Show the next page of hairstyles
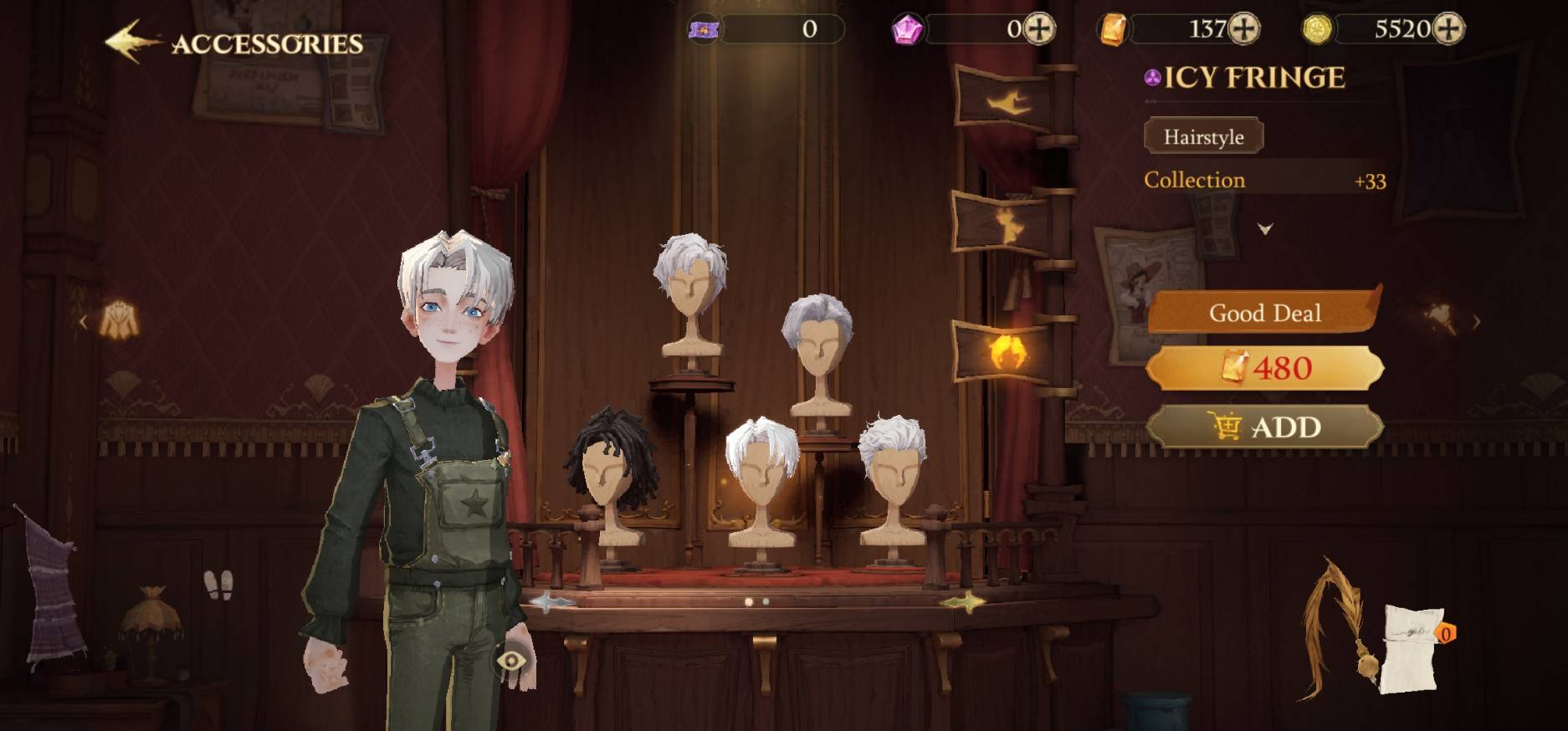The width and height of the screenshot is (1568, 731). click(962, 602)
